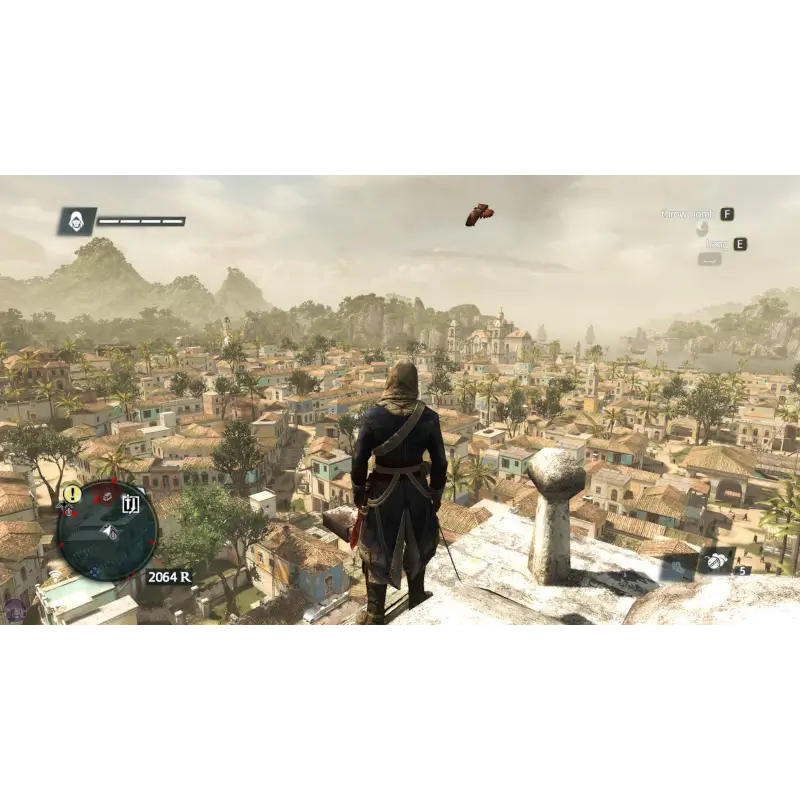Click the circular minimap
This screenshot has height=800, width=800.
tap(107, 530)
